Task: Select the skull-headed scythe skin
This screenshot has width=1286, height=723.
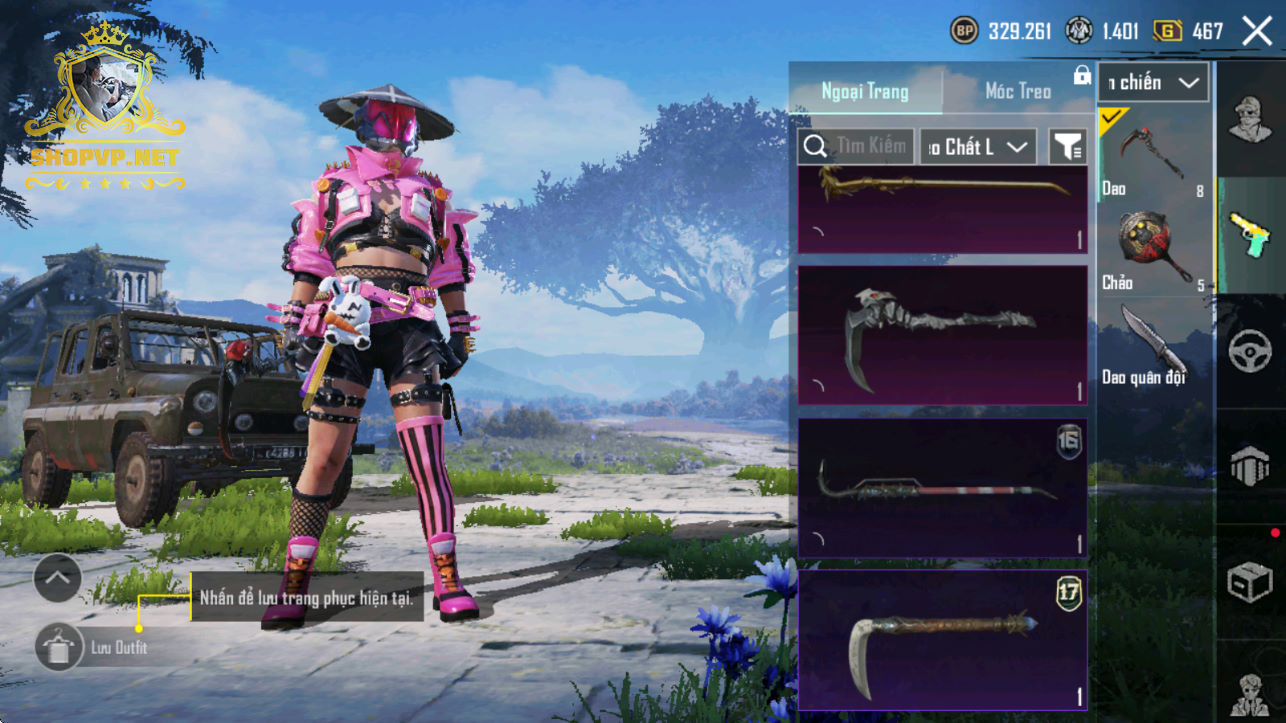Action: point(942,335)
